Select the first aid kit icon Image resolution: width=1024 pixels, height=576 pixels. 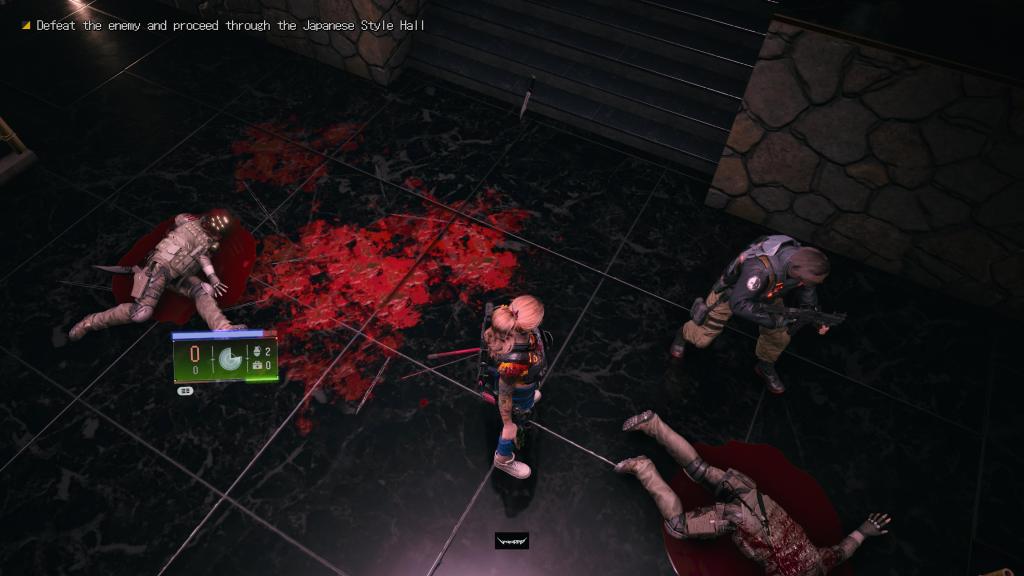tap(257, 366)
